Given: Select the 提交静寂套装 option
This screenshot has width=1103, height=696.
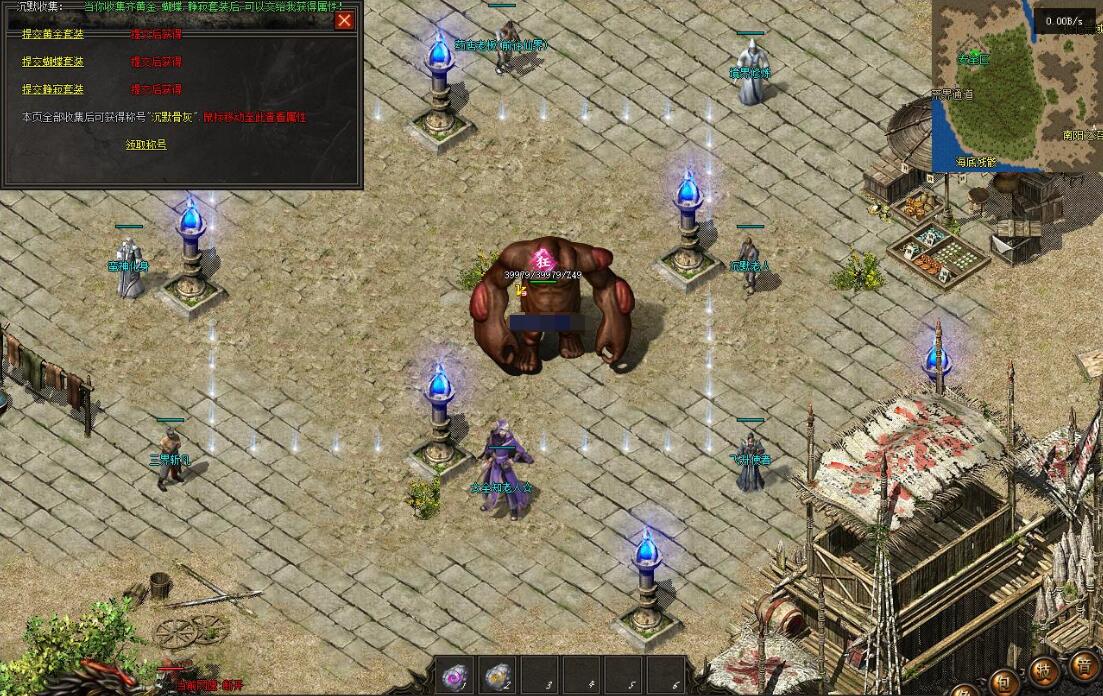Looking at the screenshot, I should (x=53, y=90).
